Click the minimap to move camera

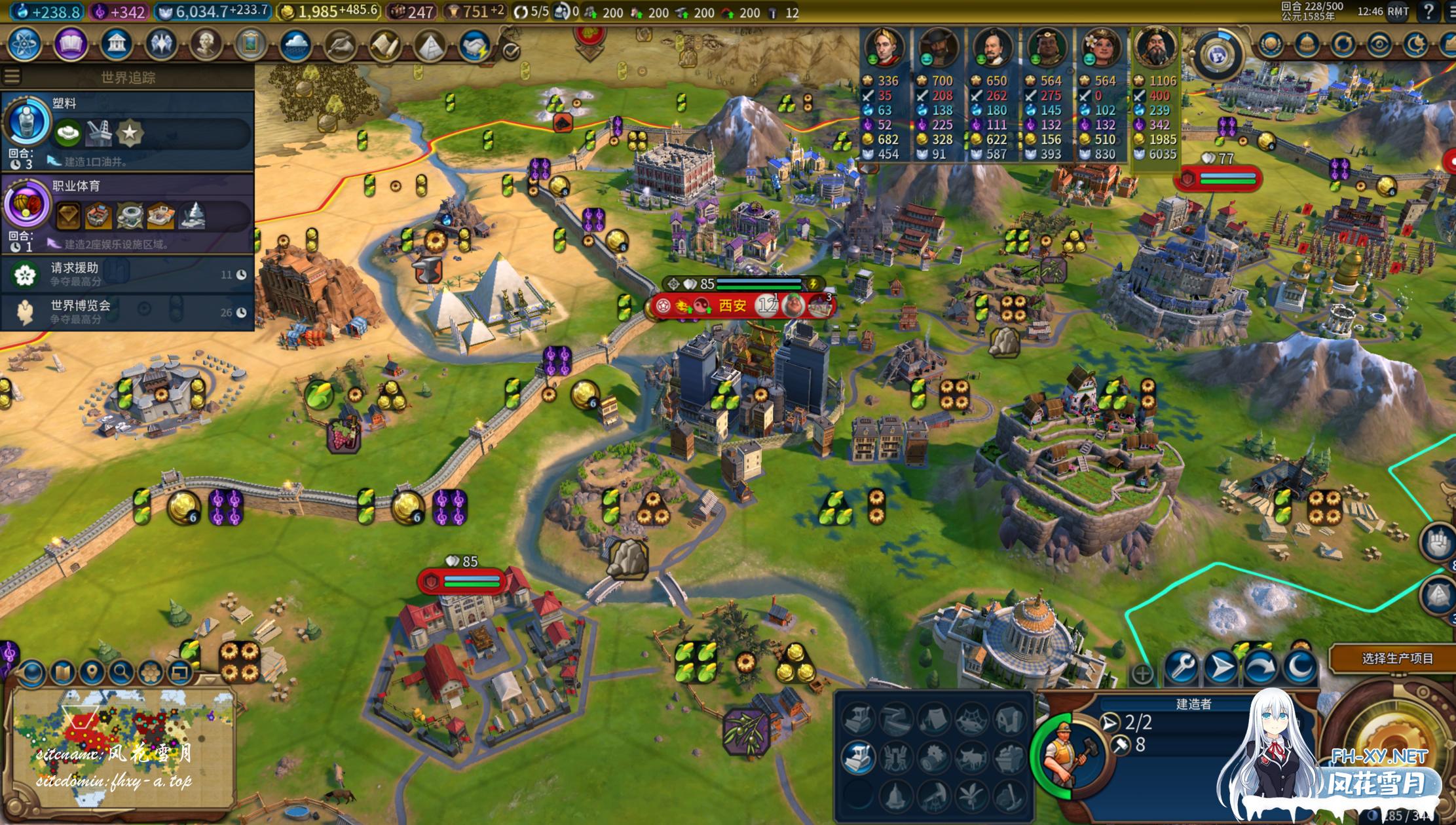point(124,747)
